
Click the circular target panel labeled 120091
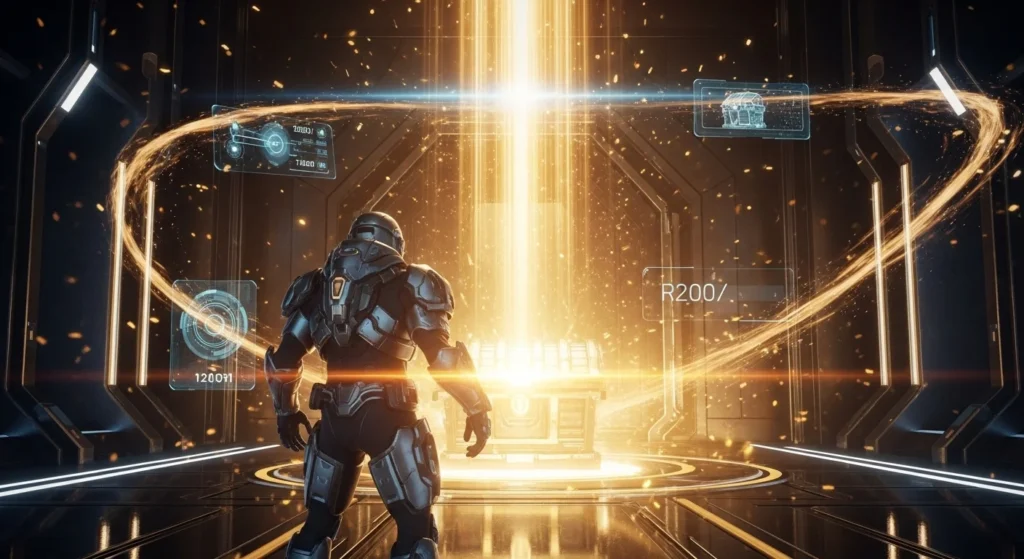click(x=213, y=334)
